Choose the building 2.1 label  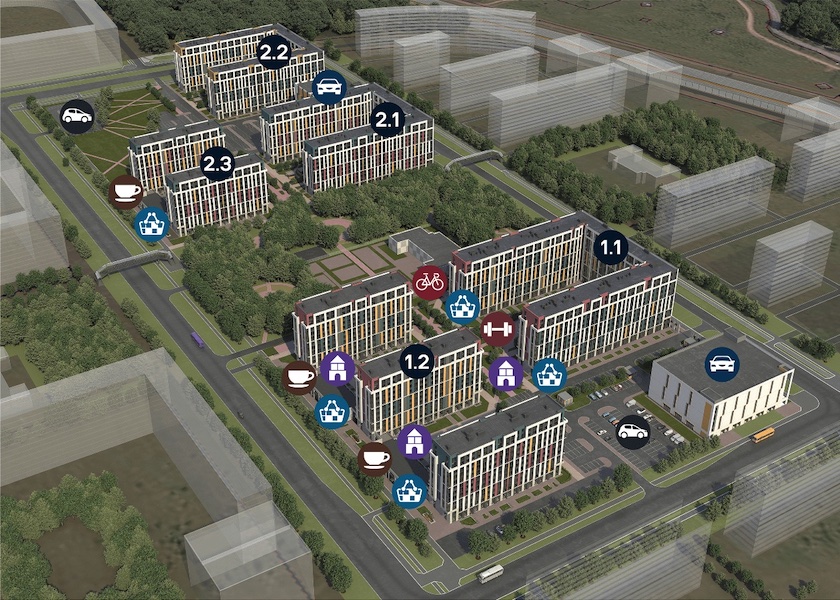pyautogui.click(x=386, y=121)
